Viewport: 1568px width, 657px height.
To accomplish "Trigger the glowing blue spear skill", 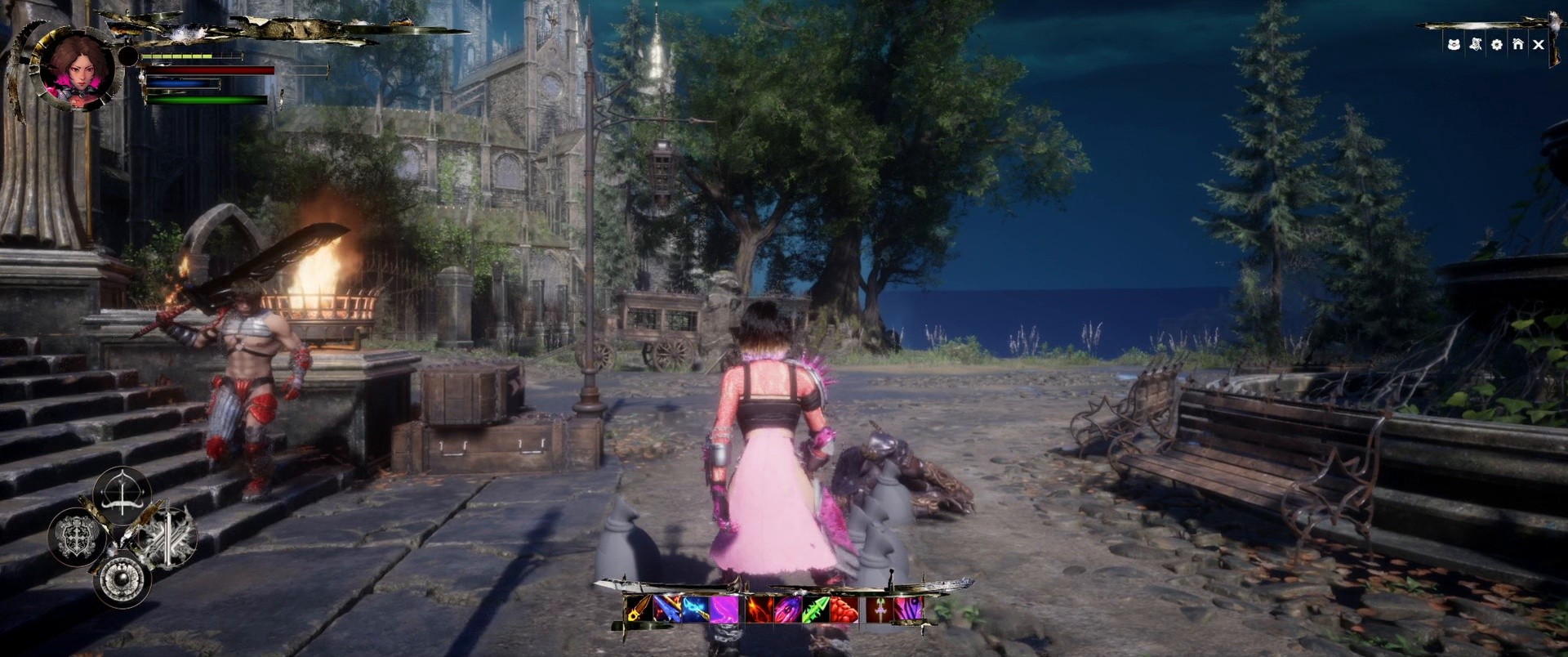I will [x=695, y=610].
